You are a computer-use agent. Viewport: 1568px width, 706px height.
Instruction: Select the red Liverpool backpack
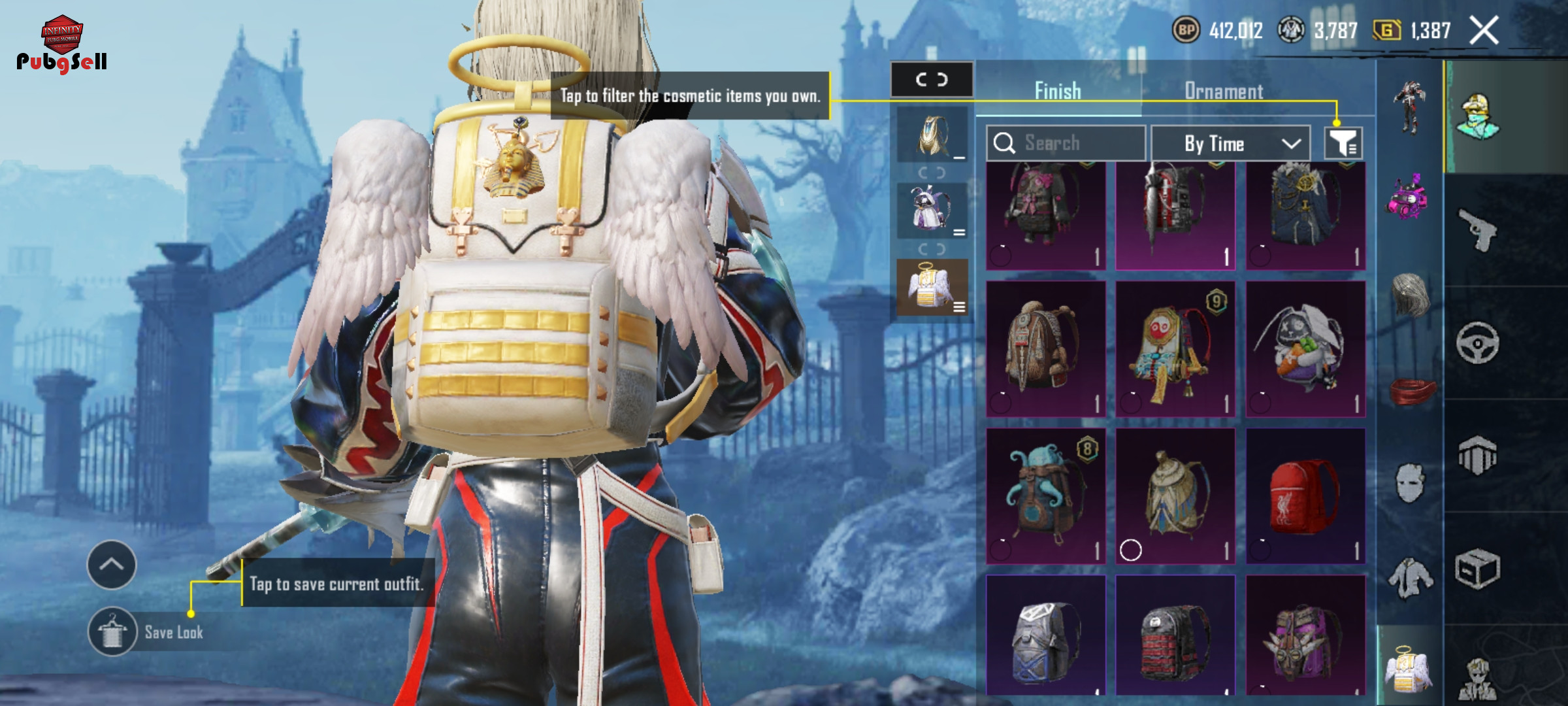[x=1305, y=496]
